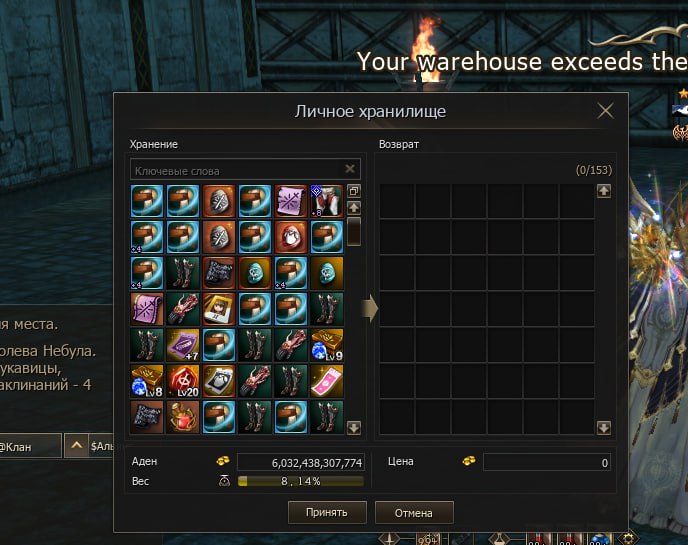Select the Lv20 red item icon
Viewport: 688px width, 545px height.
[x=183, y=381]
